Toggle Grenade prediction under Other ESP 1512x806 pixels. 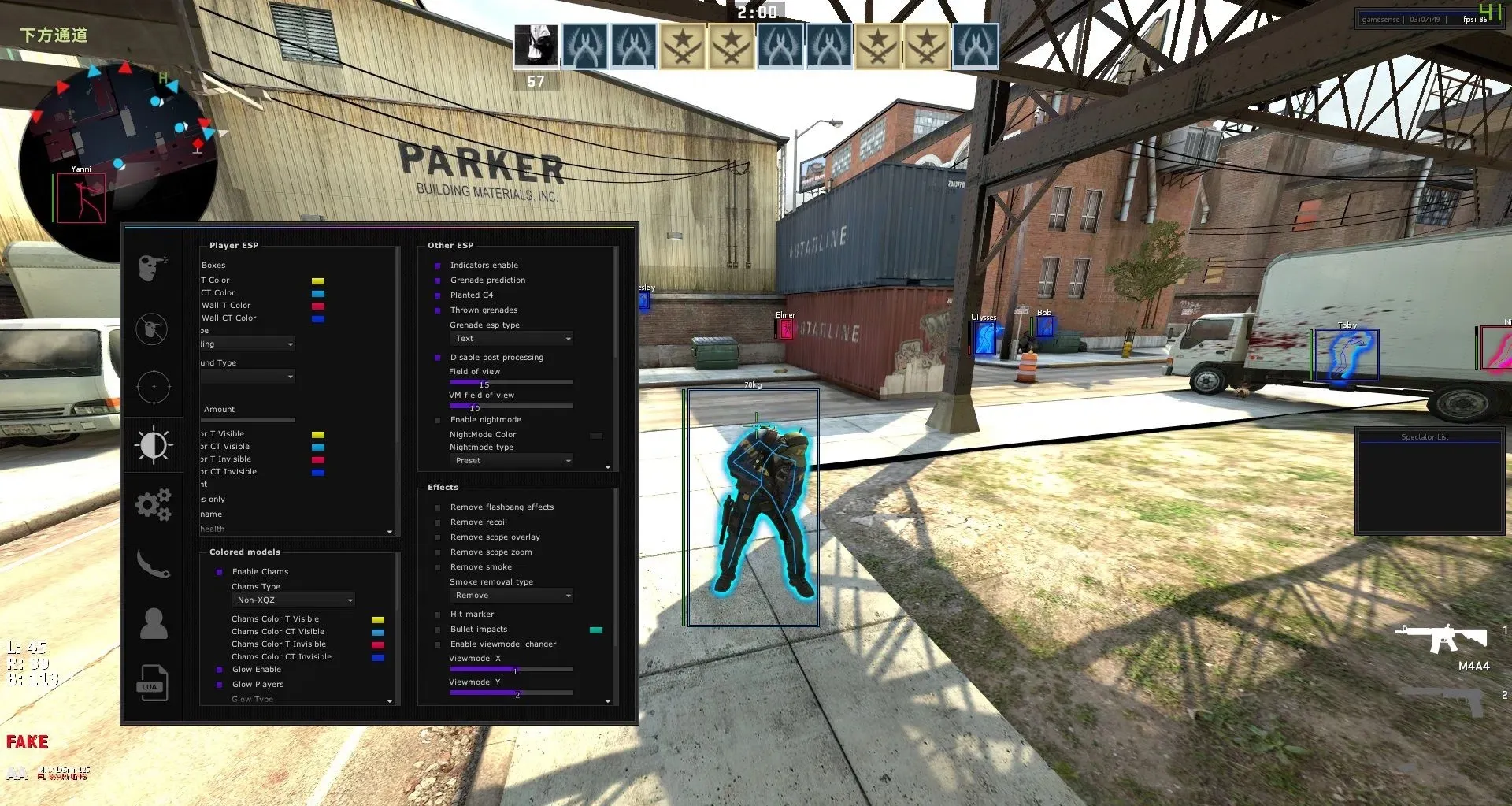coord(438,280)
